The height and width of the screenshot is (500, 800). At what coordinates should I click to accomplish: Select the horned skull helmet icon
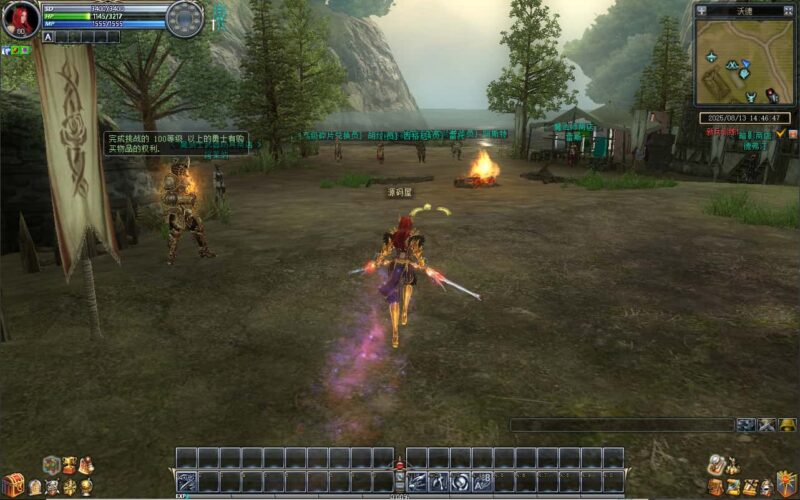(x=51, y=487)
